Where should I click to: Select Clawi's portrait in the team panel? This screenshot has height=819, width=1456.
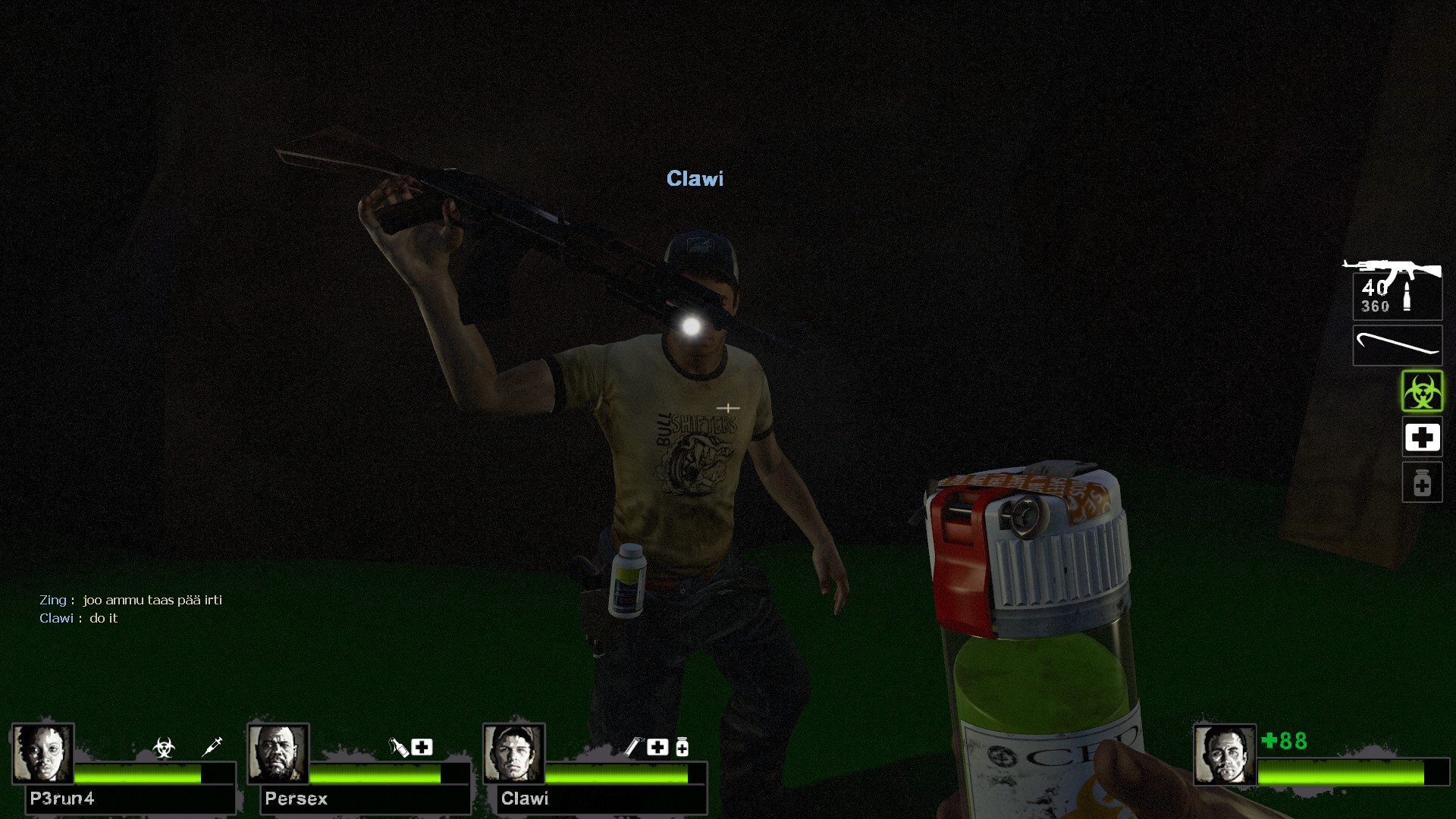tap(513, 753)
